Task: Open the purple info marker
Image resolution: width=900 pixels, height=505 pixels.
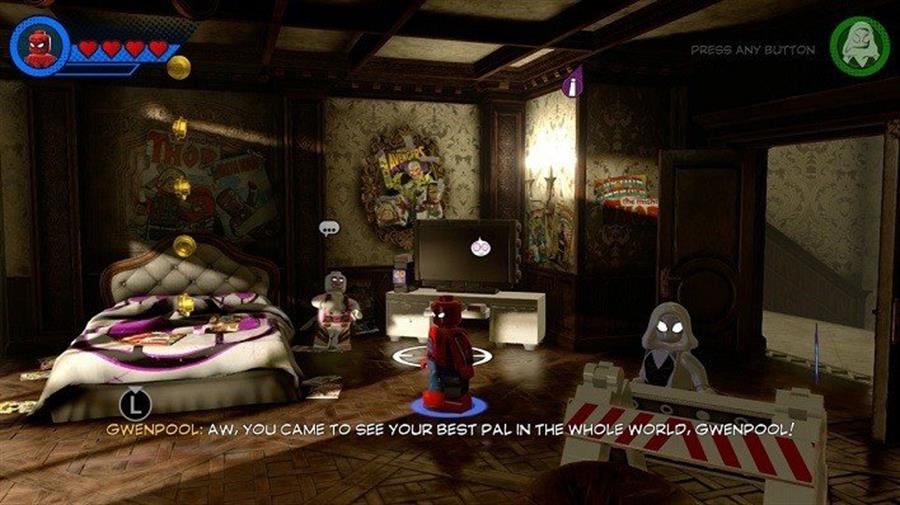Action: tap(573, 84)
